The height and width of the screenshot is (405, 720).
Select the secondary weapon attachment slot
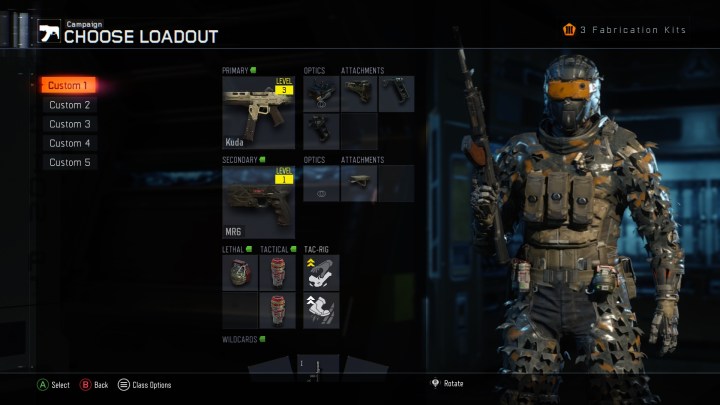(x=359, y=183)
